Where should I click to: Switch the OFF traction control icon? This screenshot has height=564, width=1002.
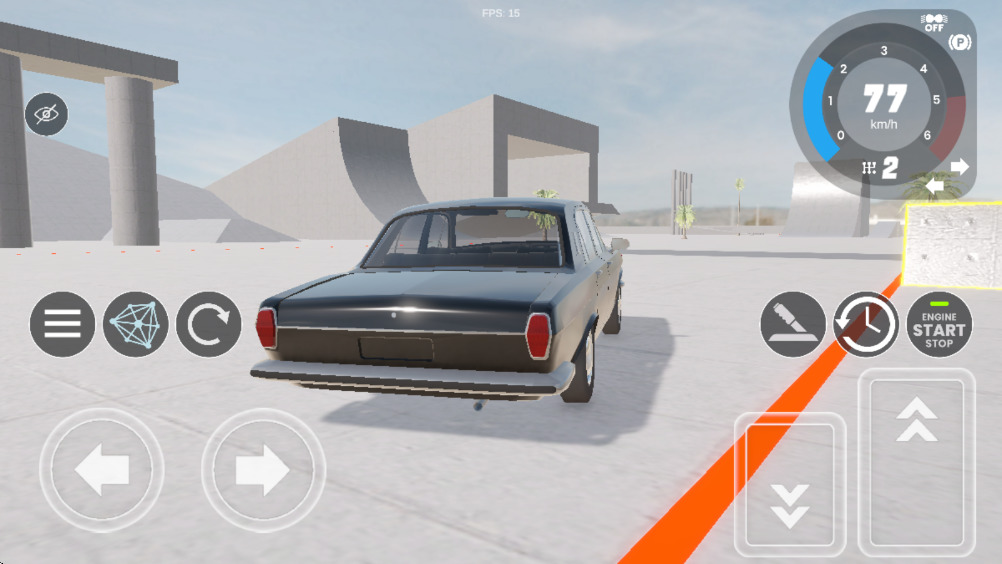pos(934,22)
